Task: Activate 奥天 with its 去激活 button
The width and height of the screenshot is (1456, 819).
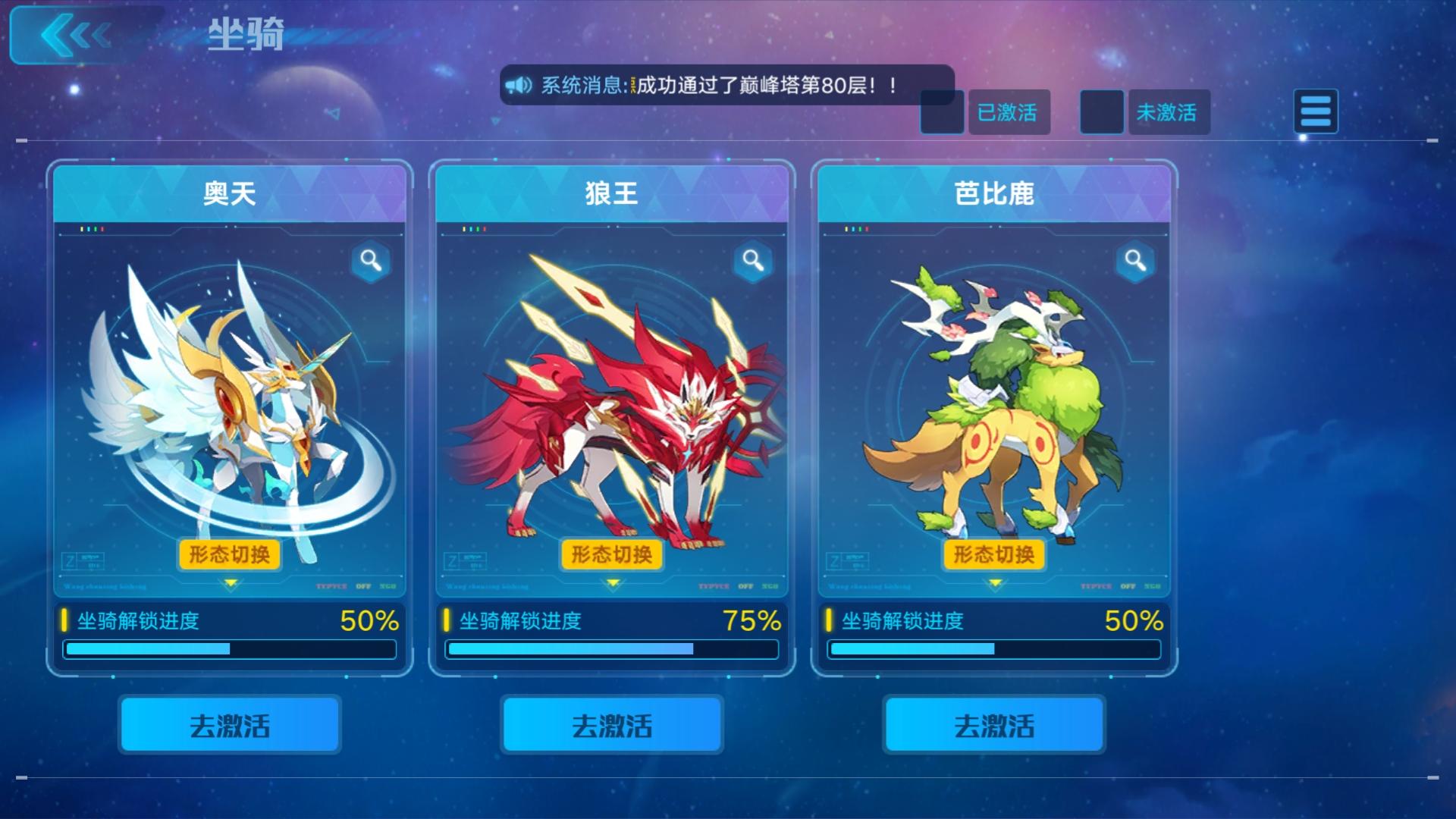Action: [x=228, y=726]
